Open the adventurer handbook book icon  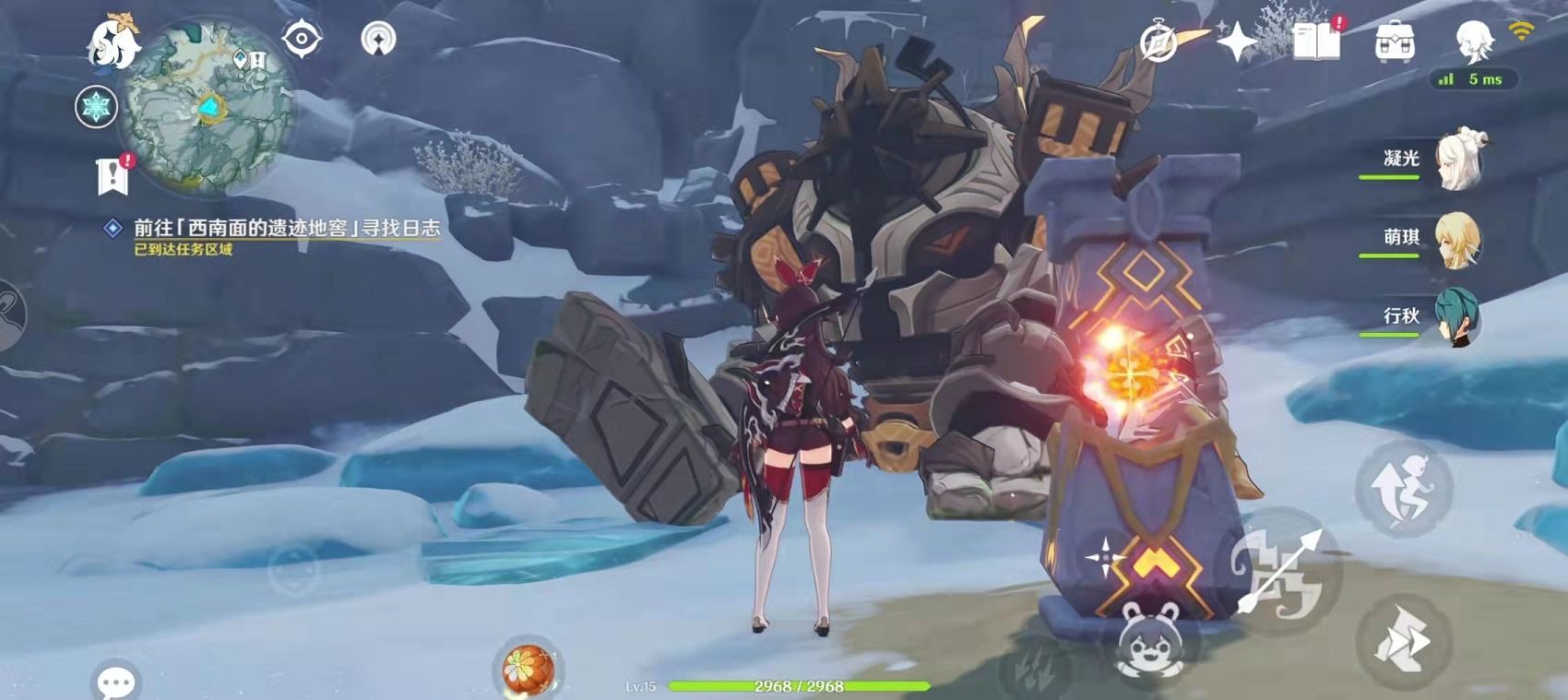[1316, 42]
